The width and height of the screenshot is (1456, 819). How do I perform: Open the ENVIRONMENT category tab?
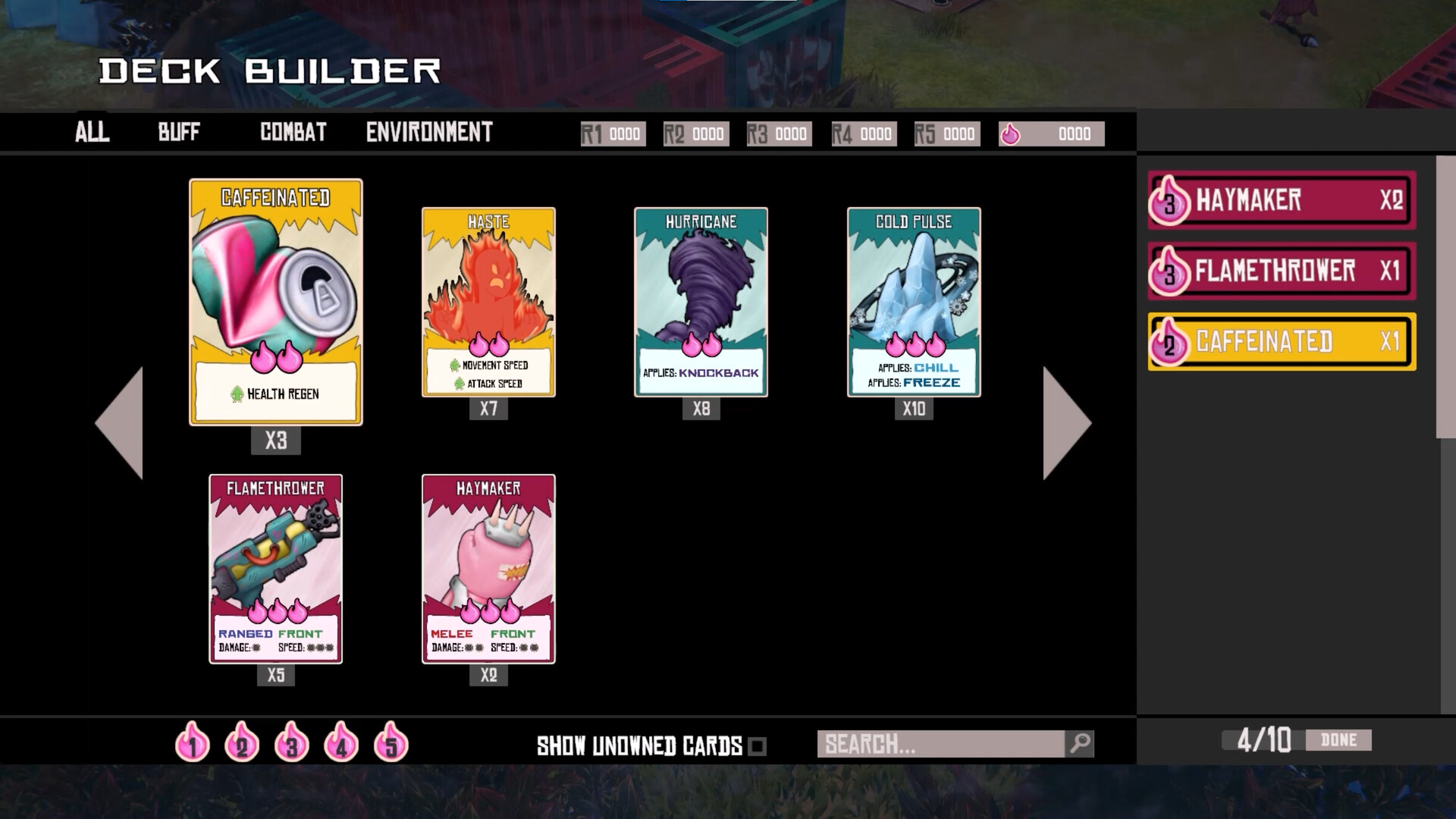click(x=428, y=133)
